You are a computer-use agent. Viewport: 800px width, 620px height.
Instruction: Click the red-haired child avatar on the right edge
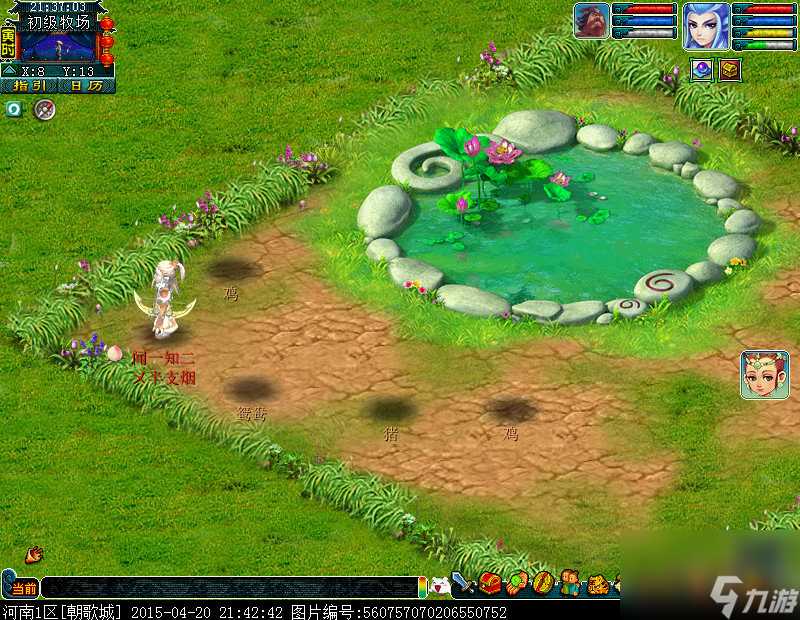(765, 375)
